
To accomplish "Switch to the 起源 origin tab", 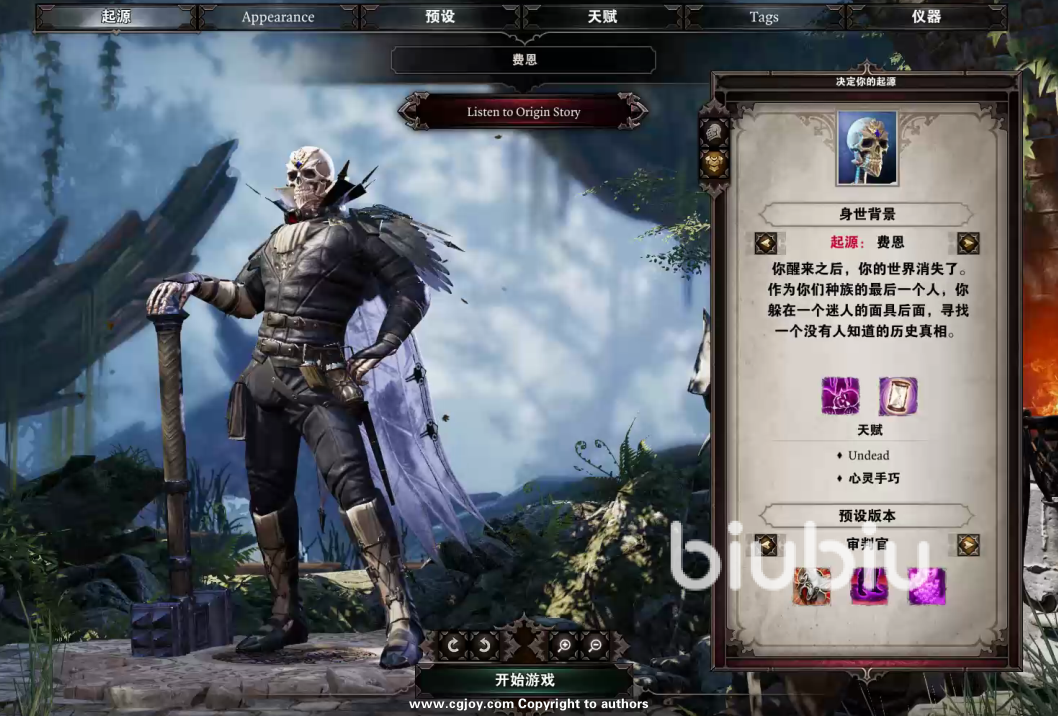I will coord(116,17).
